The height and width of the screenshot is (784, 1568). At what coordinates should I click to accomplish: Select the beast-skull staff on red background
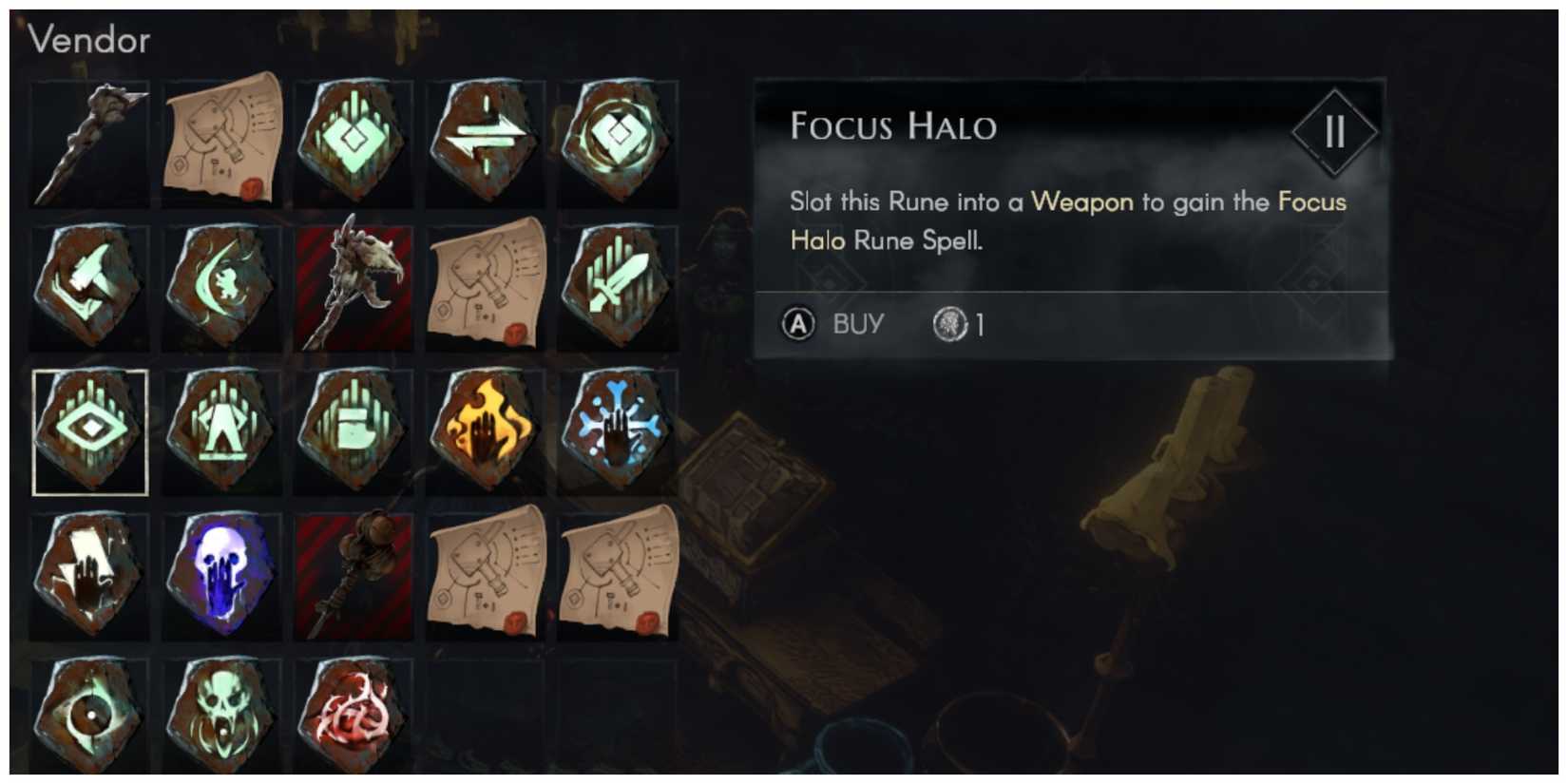click(354, 285)
